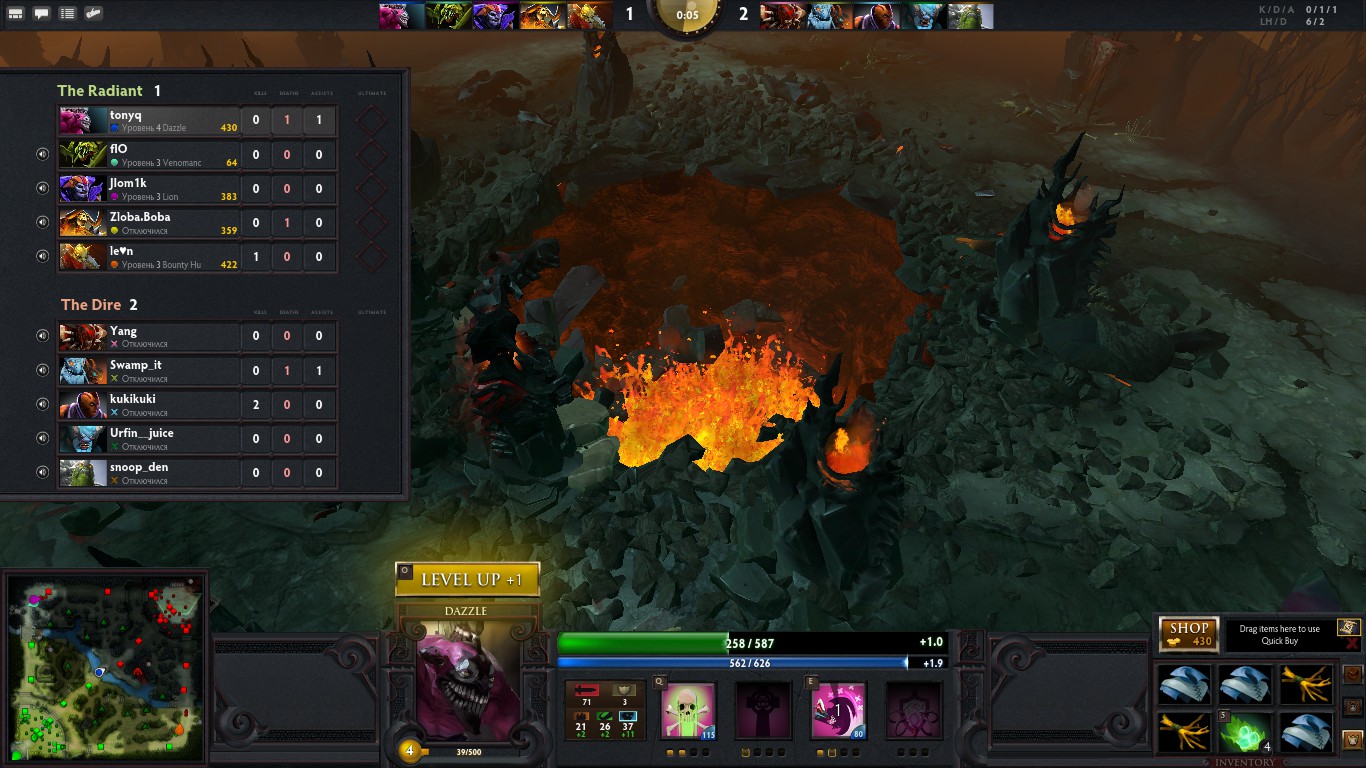Click the scroll icon beside Quick Buy
Viewport: 1366px width, 768px height.
coord(1347,626)
